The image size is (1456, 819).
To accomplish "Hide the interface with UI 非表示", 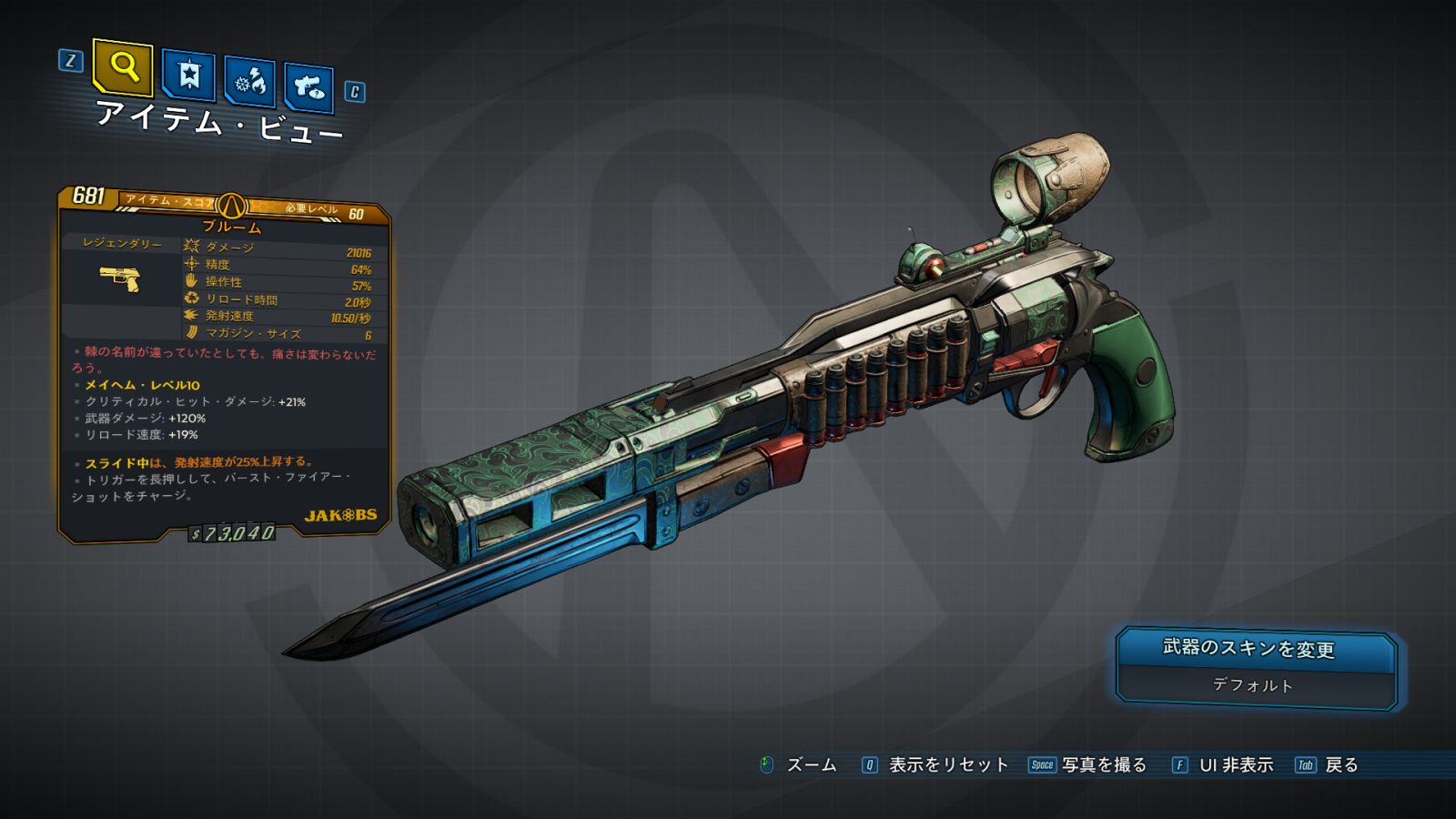I will point(1236,765).
